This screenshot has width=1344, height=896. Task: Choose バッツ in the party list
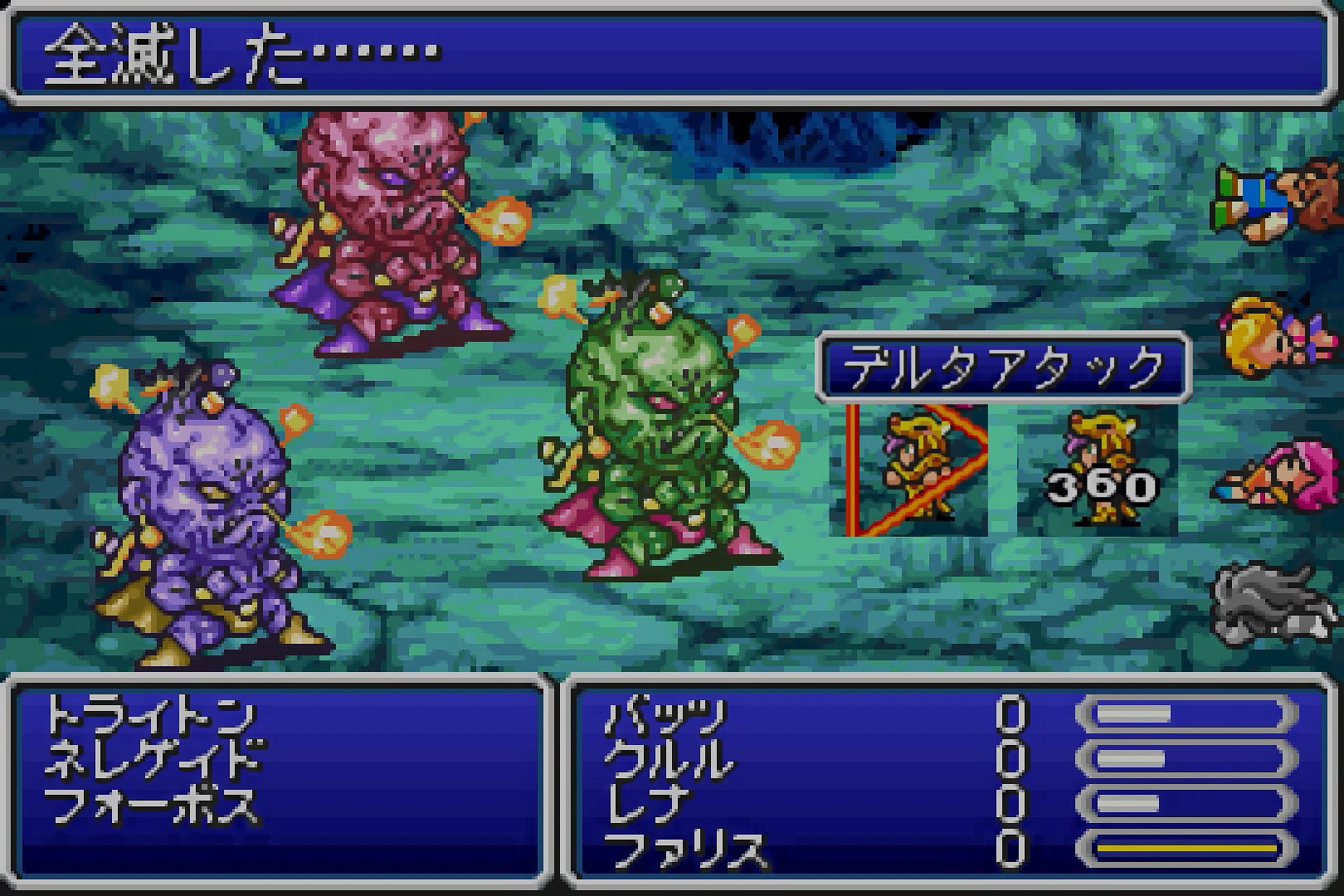(665, 715)
